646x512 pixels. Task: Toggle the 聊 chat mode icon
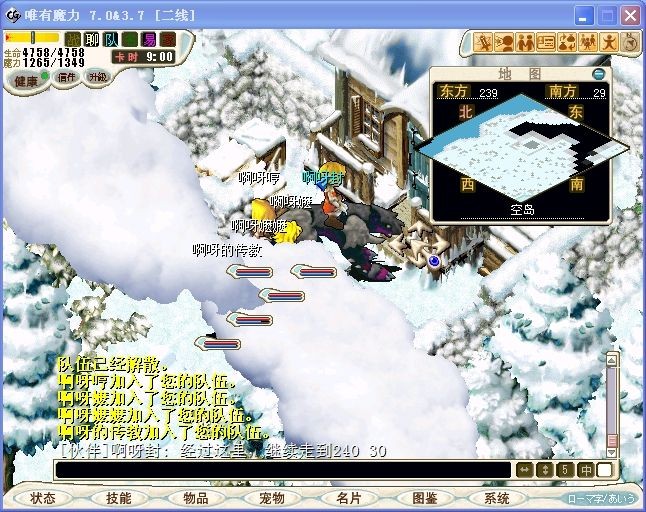click(x=92, y=40)
